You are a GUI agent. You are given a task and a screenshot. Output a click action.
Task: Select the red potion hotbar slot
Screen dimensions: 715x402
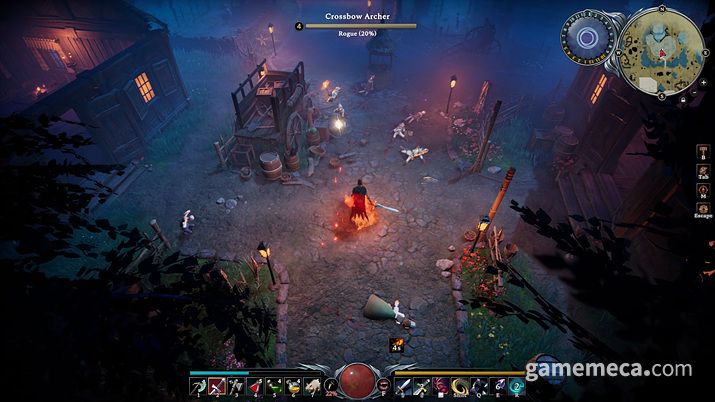(x=254, y=385)
